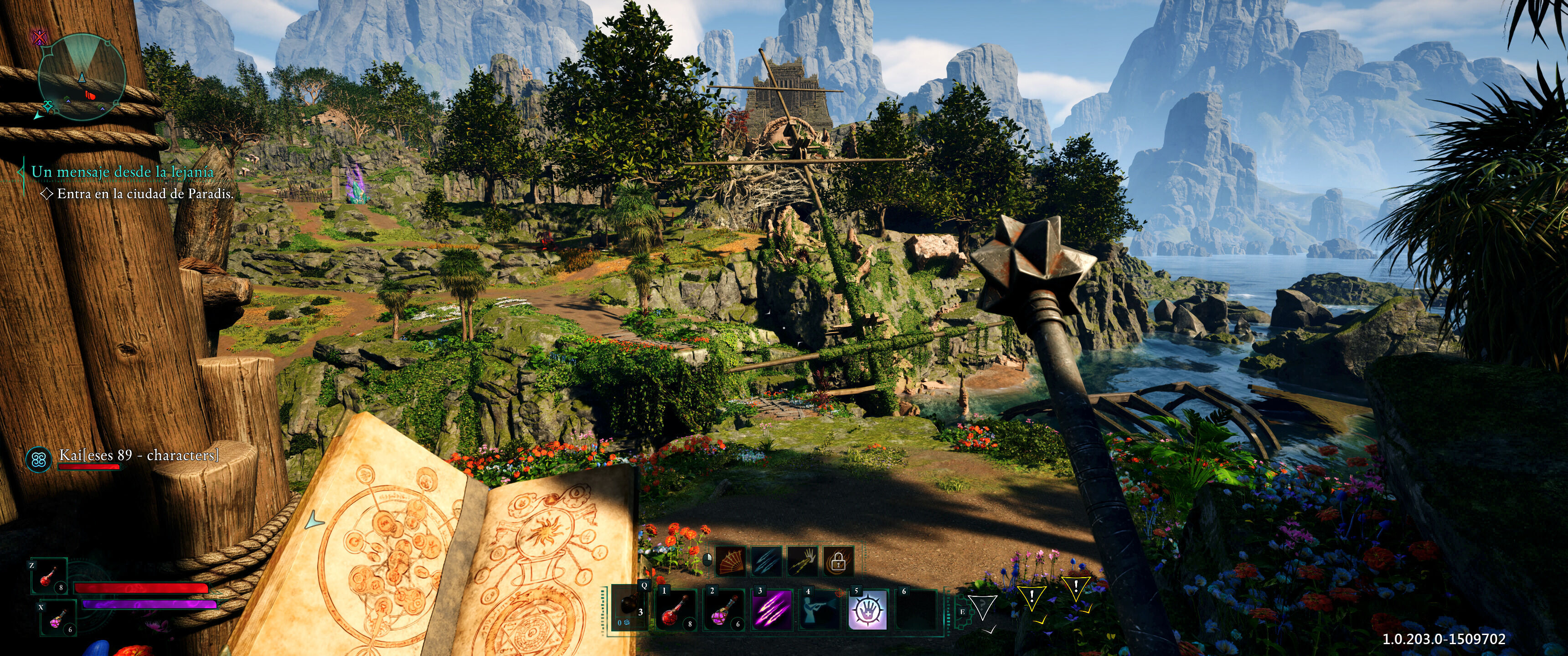Viewport: 1568px width, 656px height.
Task: Select the purple essence potion in hotbar slot 2
Action: coord(724,609)
